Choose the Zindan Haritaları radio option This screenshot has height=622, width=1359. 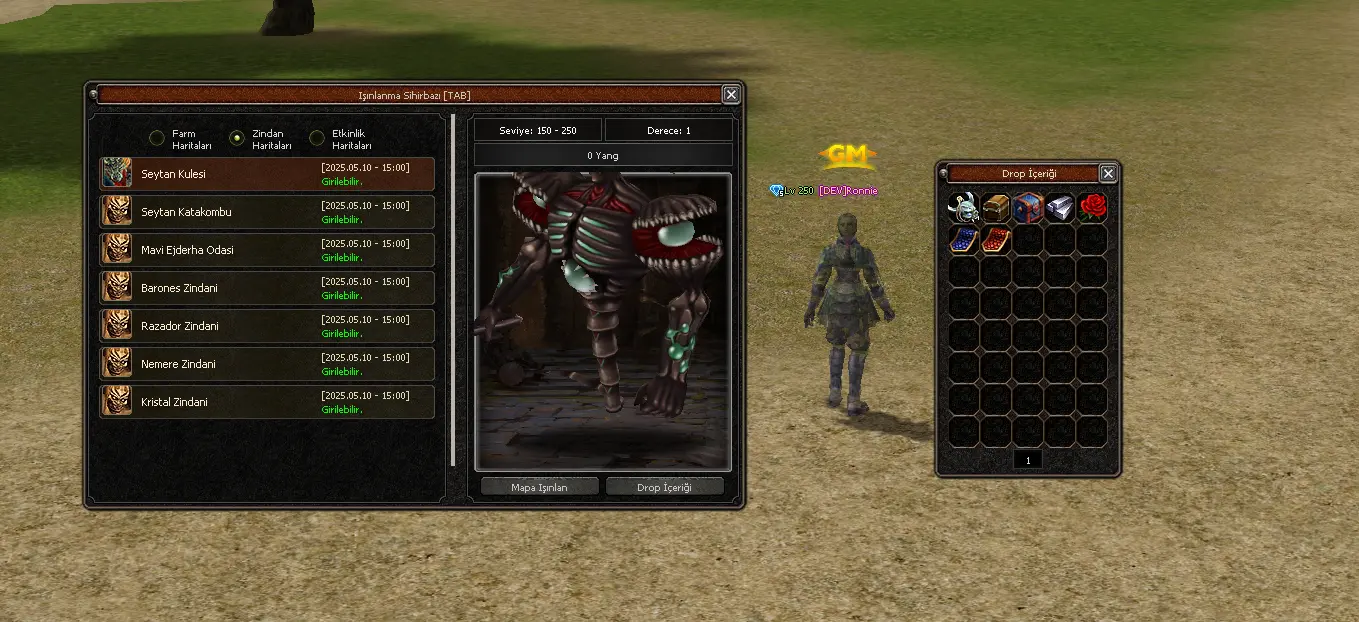[237, 138]
